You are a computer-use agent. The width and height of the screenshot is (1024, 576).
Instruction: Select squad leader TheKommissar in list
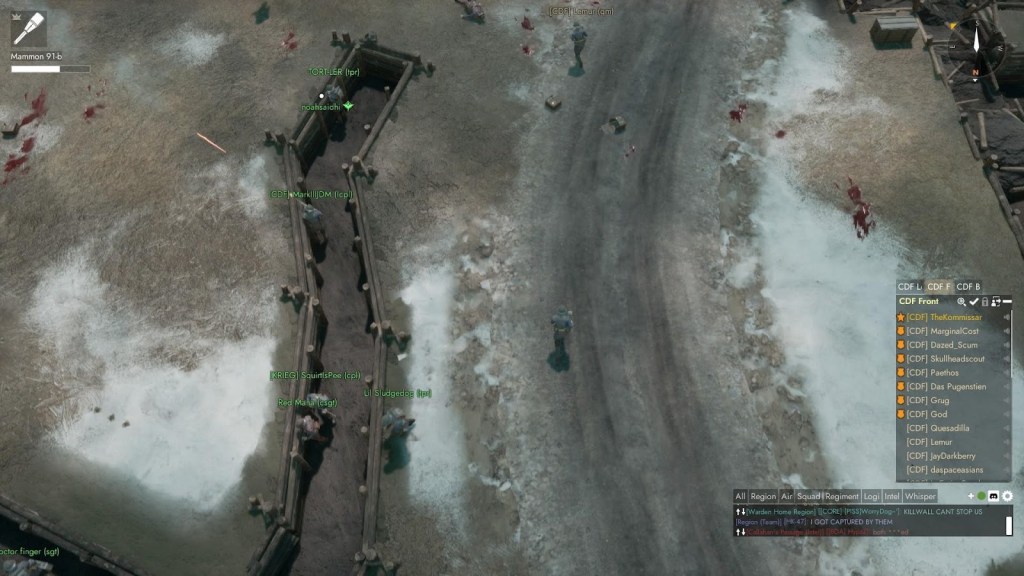944,318
